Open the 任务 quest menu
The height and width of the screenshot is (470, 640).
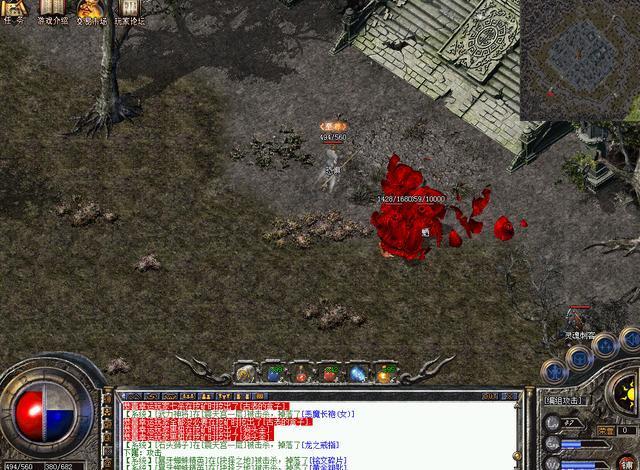[14, 11]
